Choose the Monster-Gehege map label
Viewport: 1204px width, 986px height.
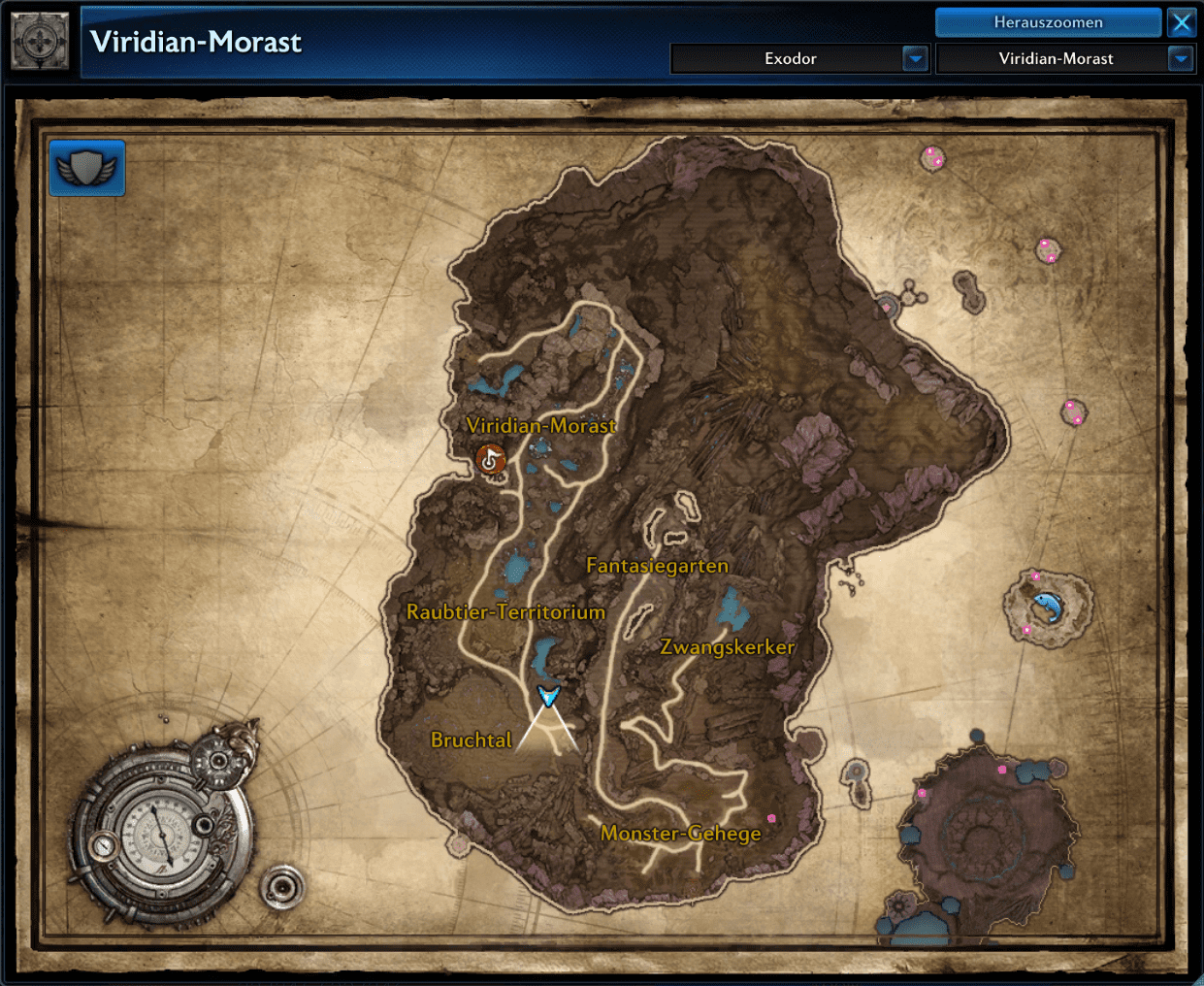pos(680,834)
